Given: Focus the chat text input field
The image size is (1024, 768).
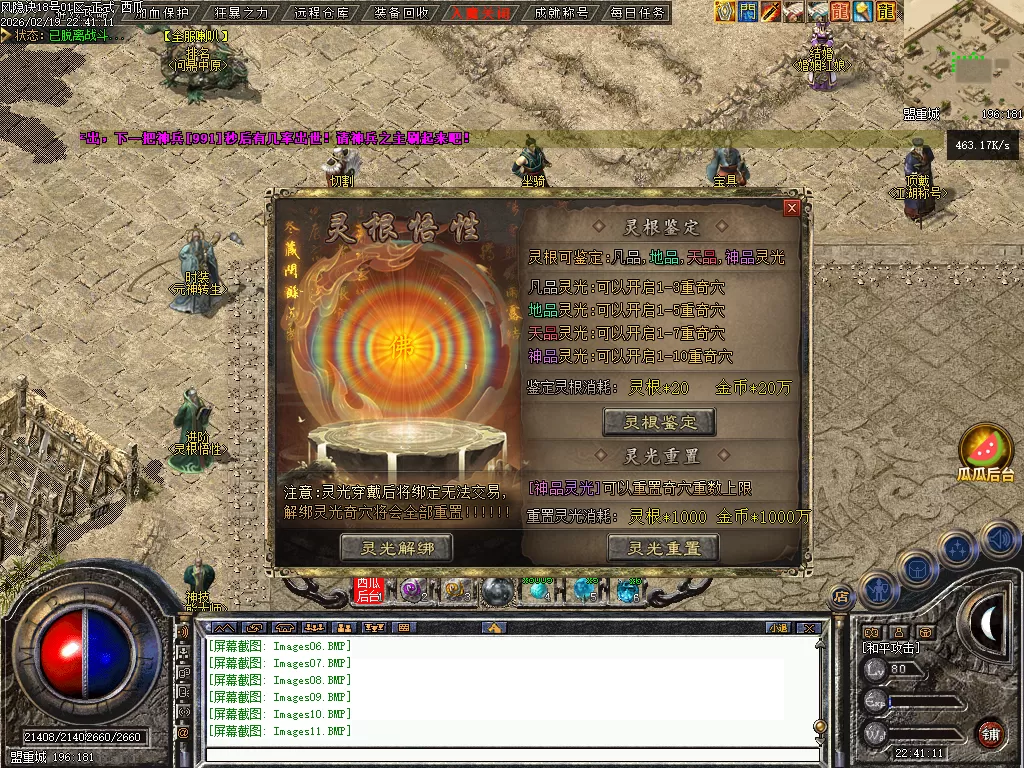Looking at the screenshot, I should 510,754.
